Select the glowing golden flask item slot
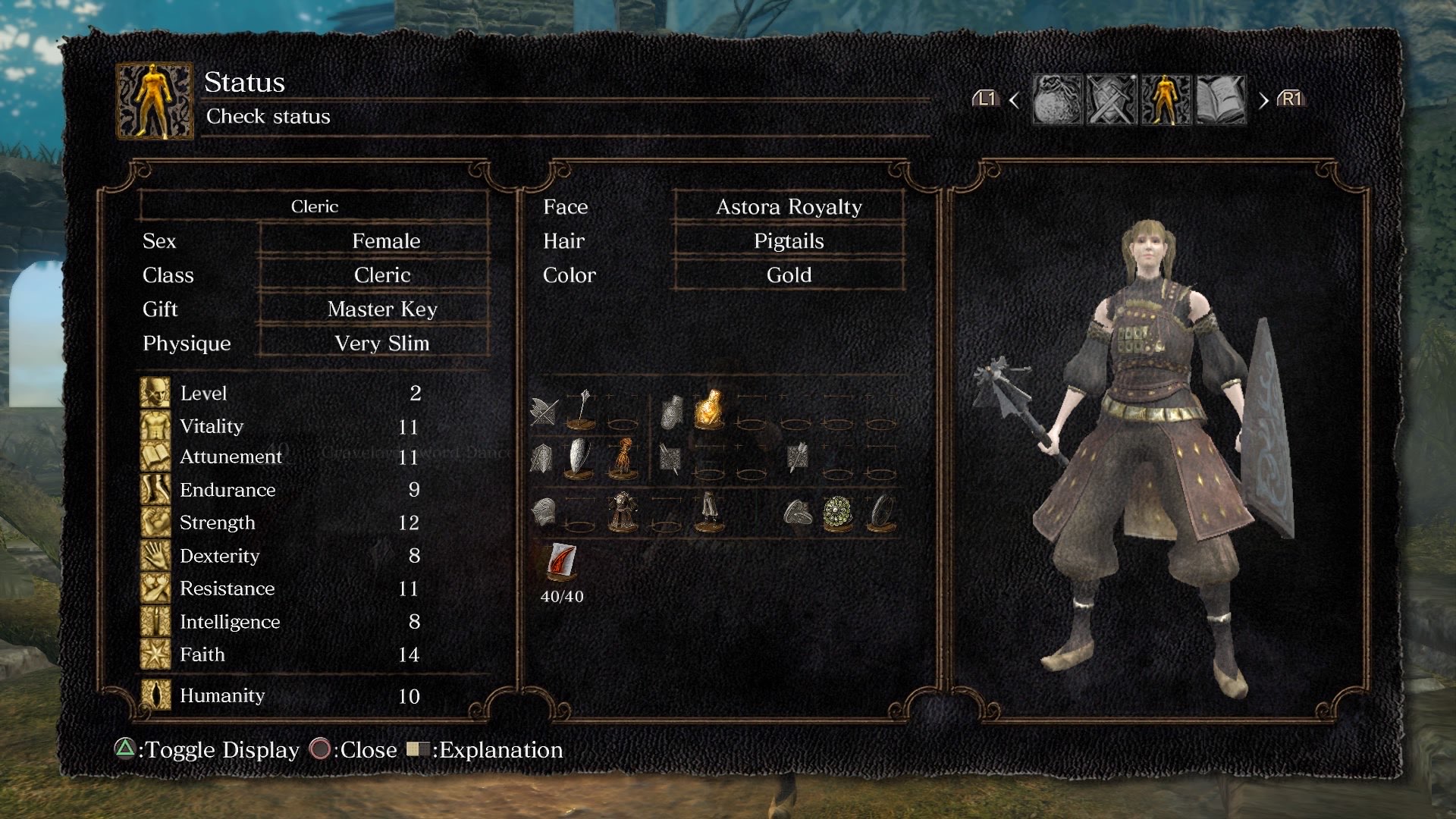1456x819 pixels. point(709,410)
